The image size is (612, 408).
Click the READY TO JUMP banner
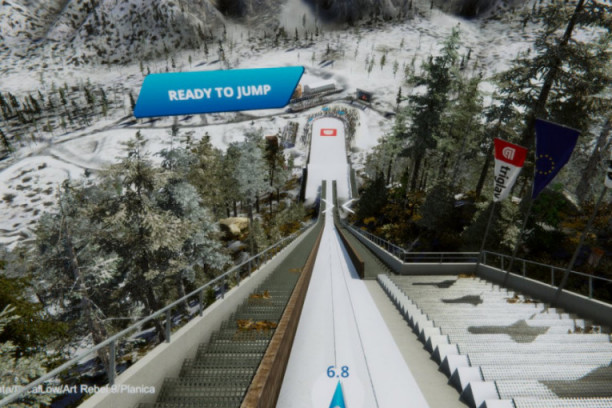(x=218, y=93)
